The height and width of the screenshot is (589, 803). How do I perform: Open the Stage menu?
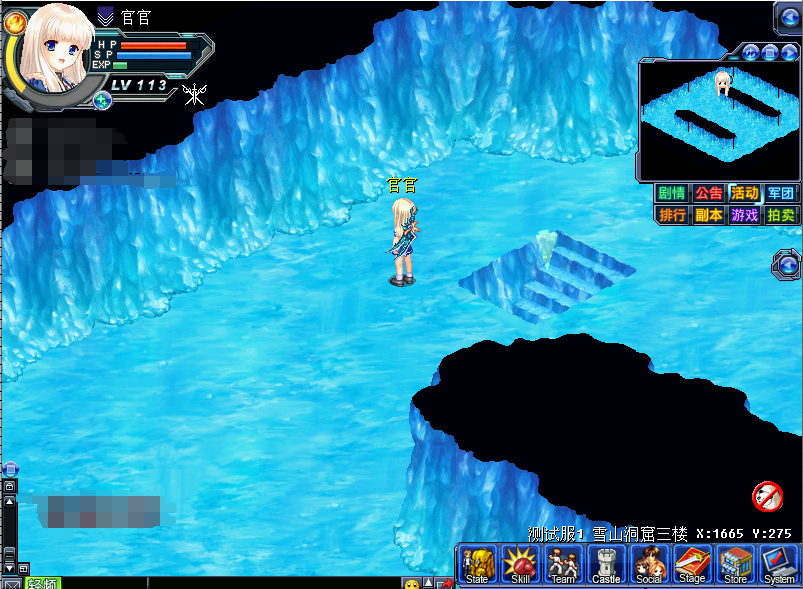pos(692,564)
